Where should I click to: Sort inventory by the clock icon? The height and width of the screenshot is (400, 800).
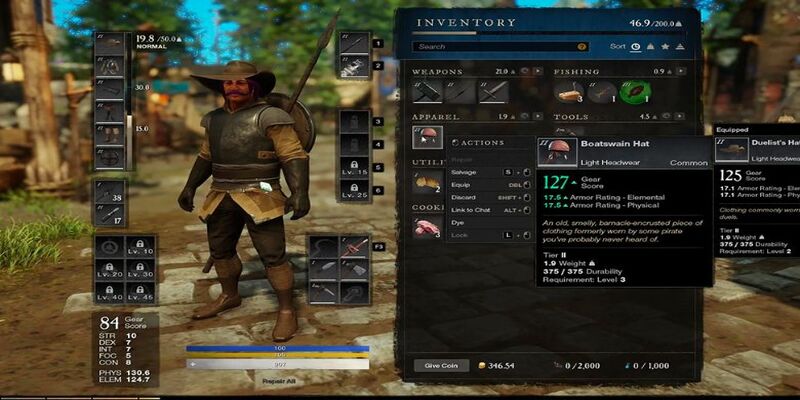636,46
